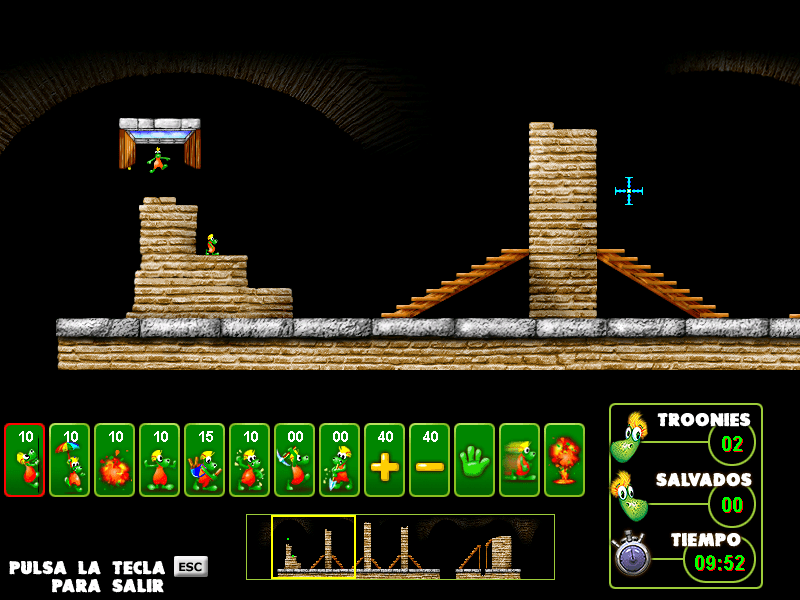
Task: Choose the pickaxe miner skill
Action: point(295,460)
